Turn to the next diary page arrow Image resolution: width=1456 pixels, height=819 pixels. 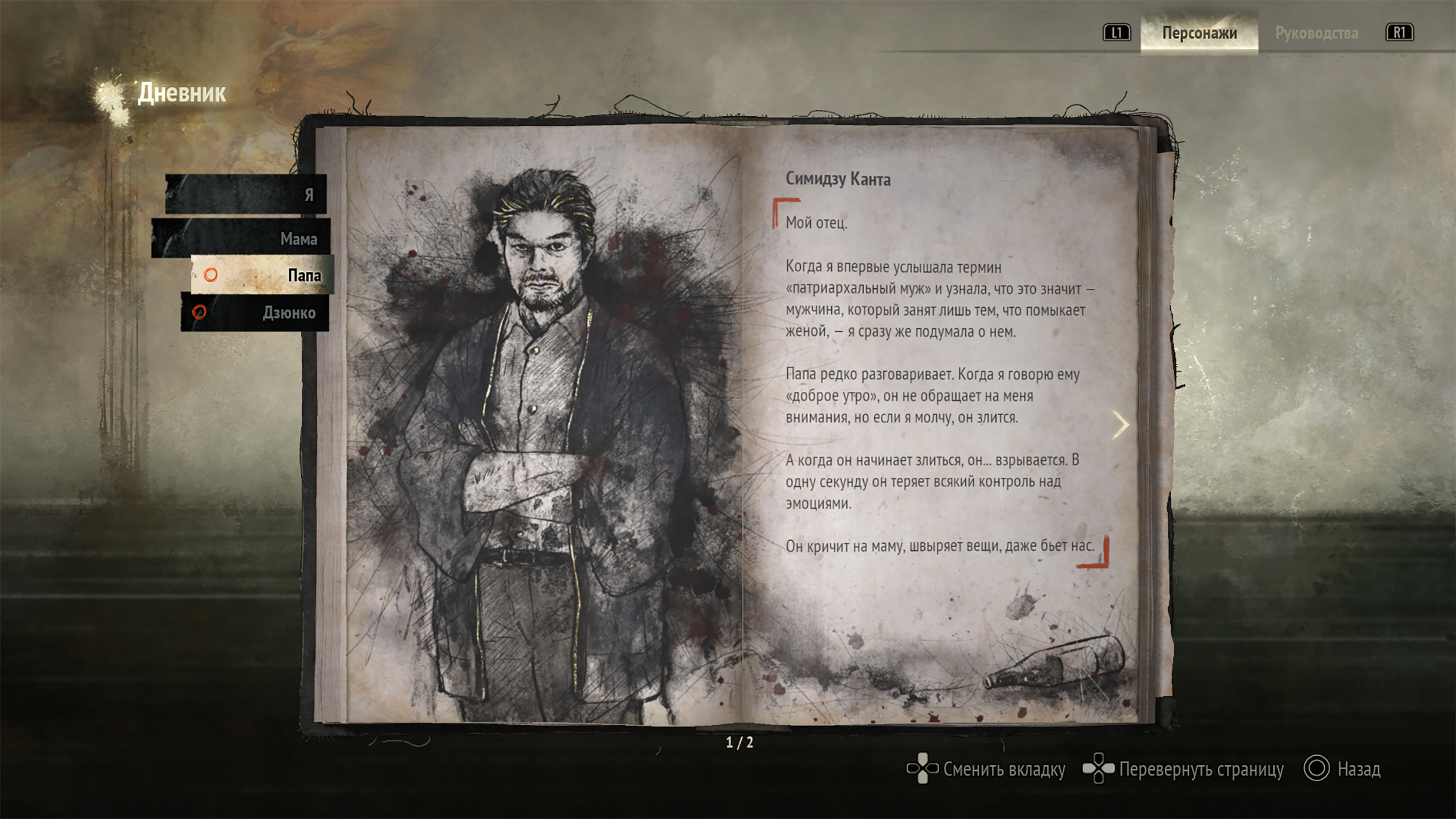1119,425
